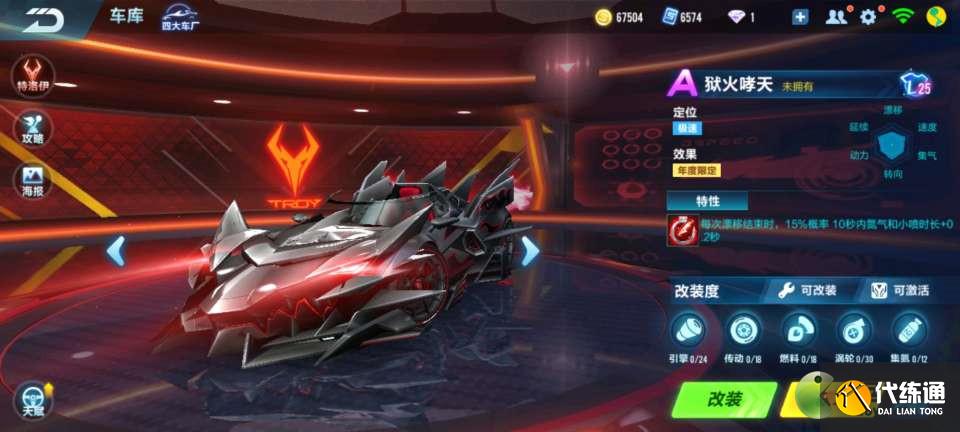Choose the 引擎 engine upgrade part

pyautogui.click(x=690, y=330)
